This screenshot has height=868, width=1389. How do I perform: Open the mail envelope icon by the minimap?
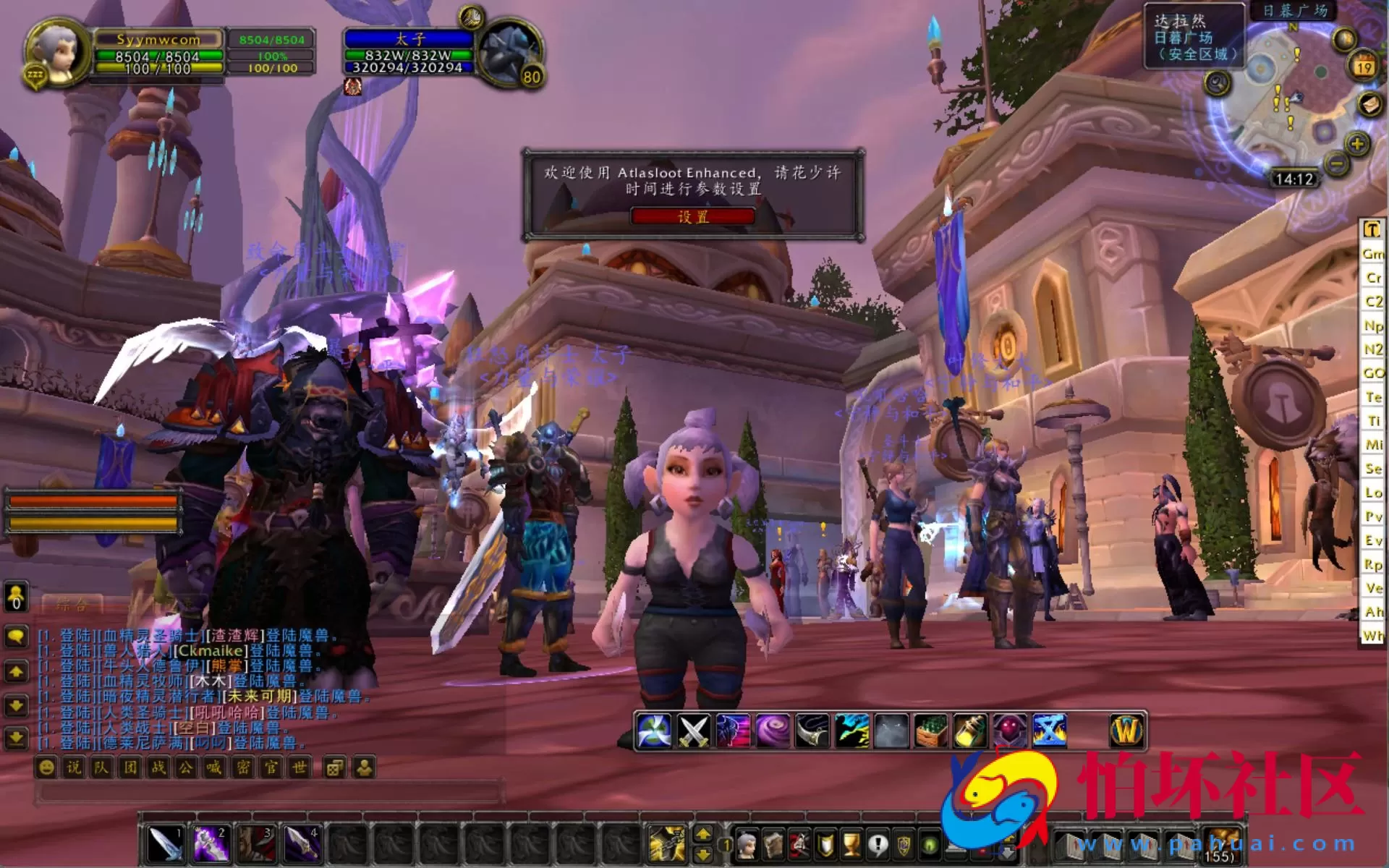pos(1369,105)
